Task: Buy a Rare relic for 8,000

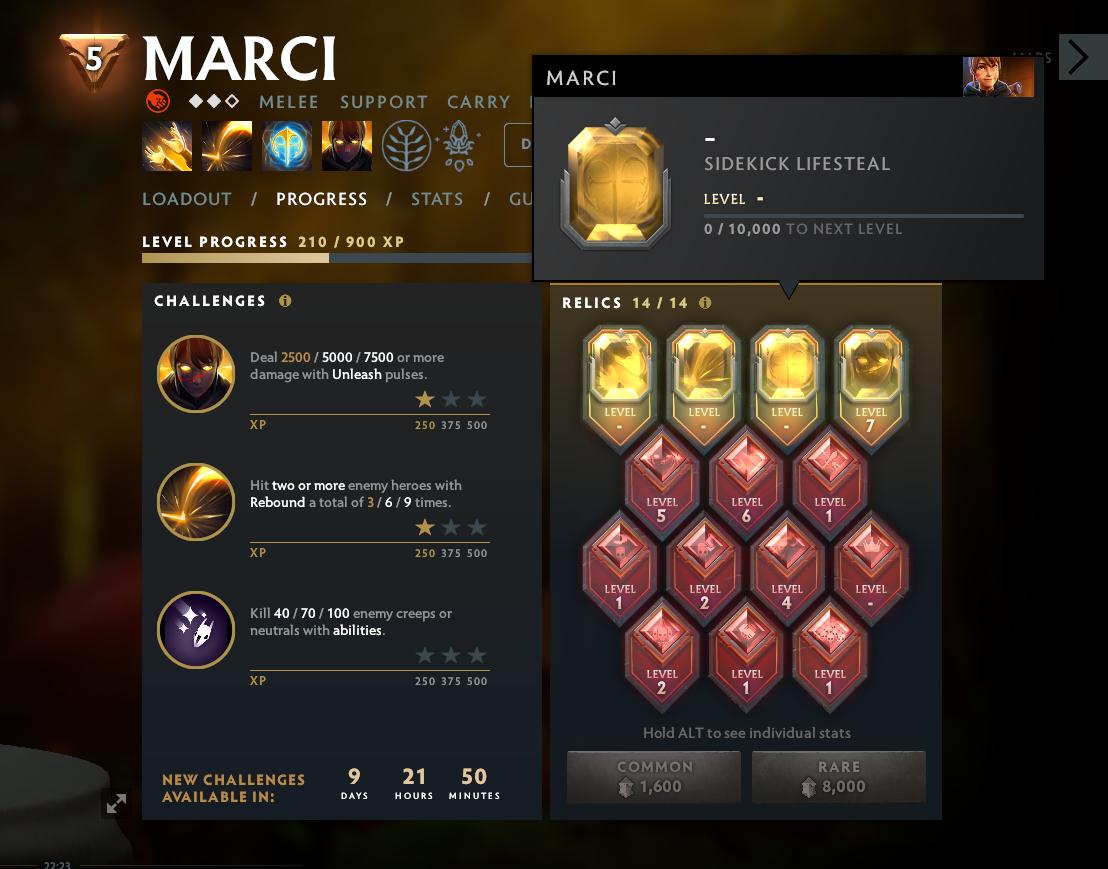Action: pos(838,777)
